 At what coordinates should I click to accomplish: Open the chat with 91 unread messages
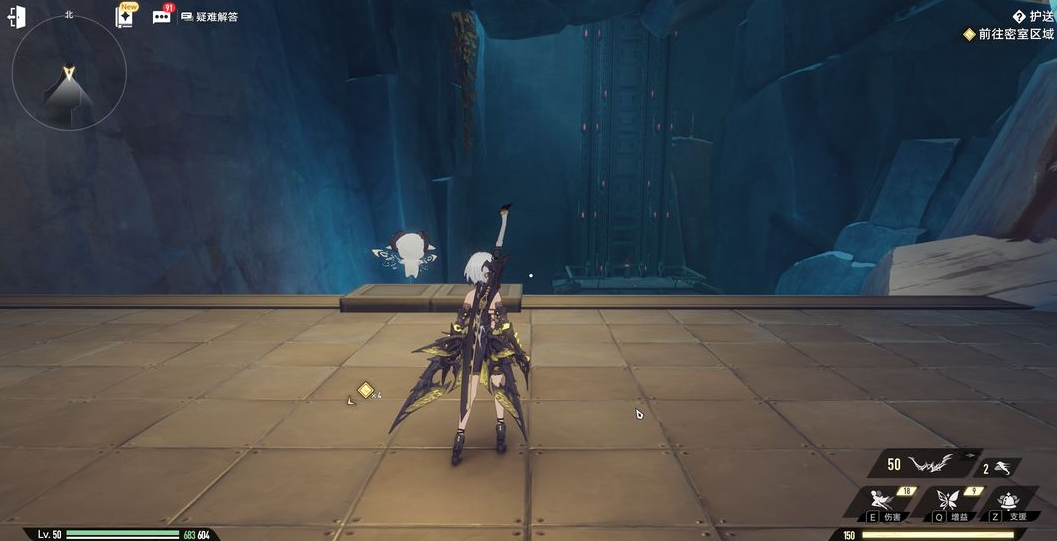click(161, 16)
